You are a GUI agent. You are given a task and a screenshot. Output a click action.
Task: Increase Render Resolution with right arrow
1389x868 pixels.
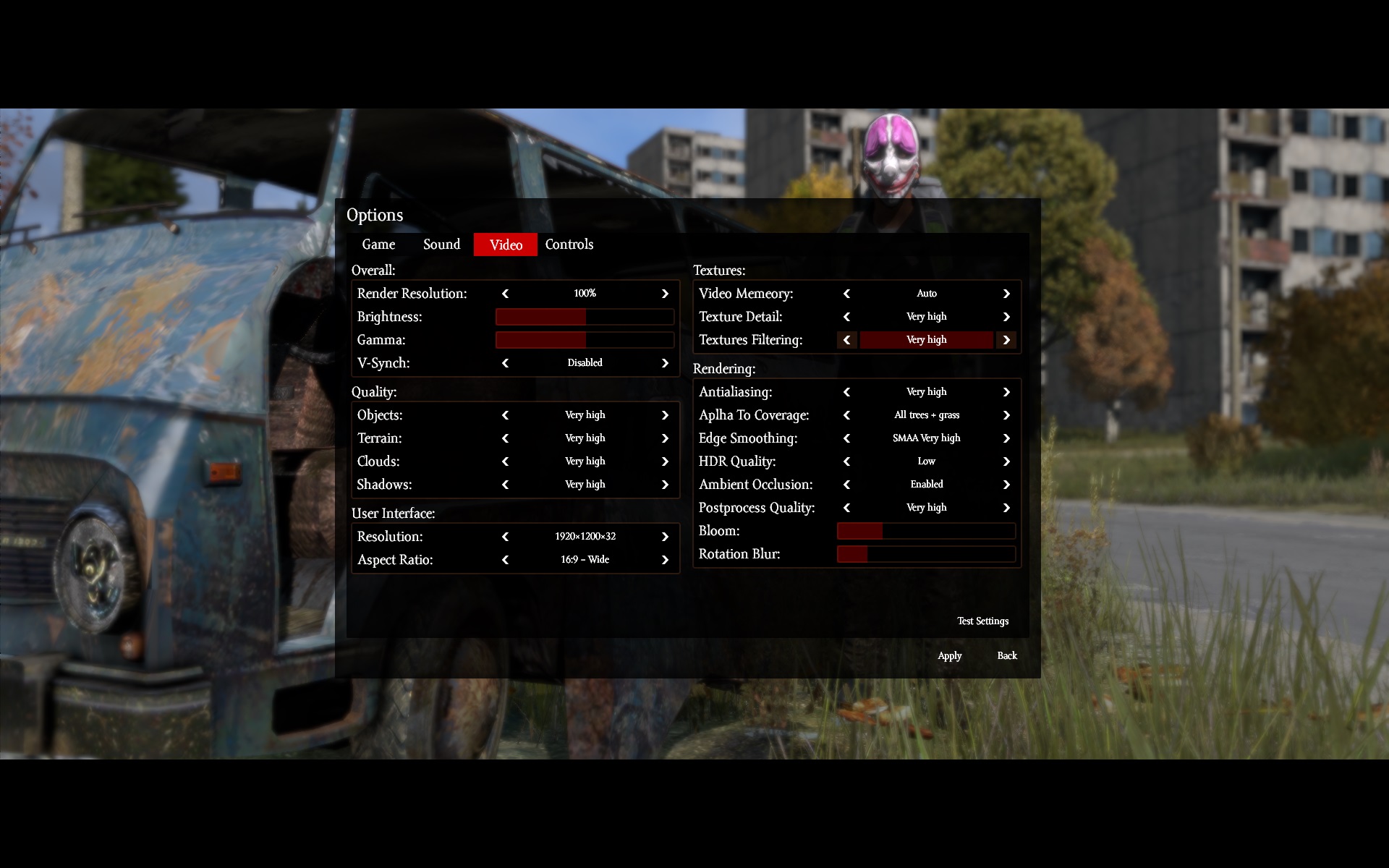[x=665, y=294]
